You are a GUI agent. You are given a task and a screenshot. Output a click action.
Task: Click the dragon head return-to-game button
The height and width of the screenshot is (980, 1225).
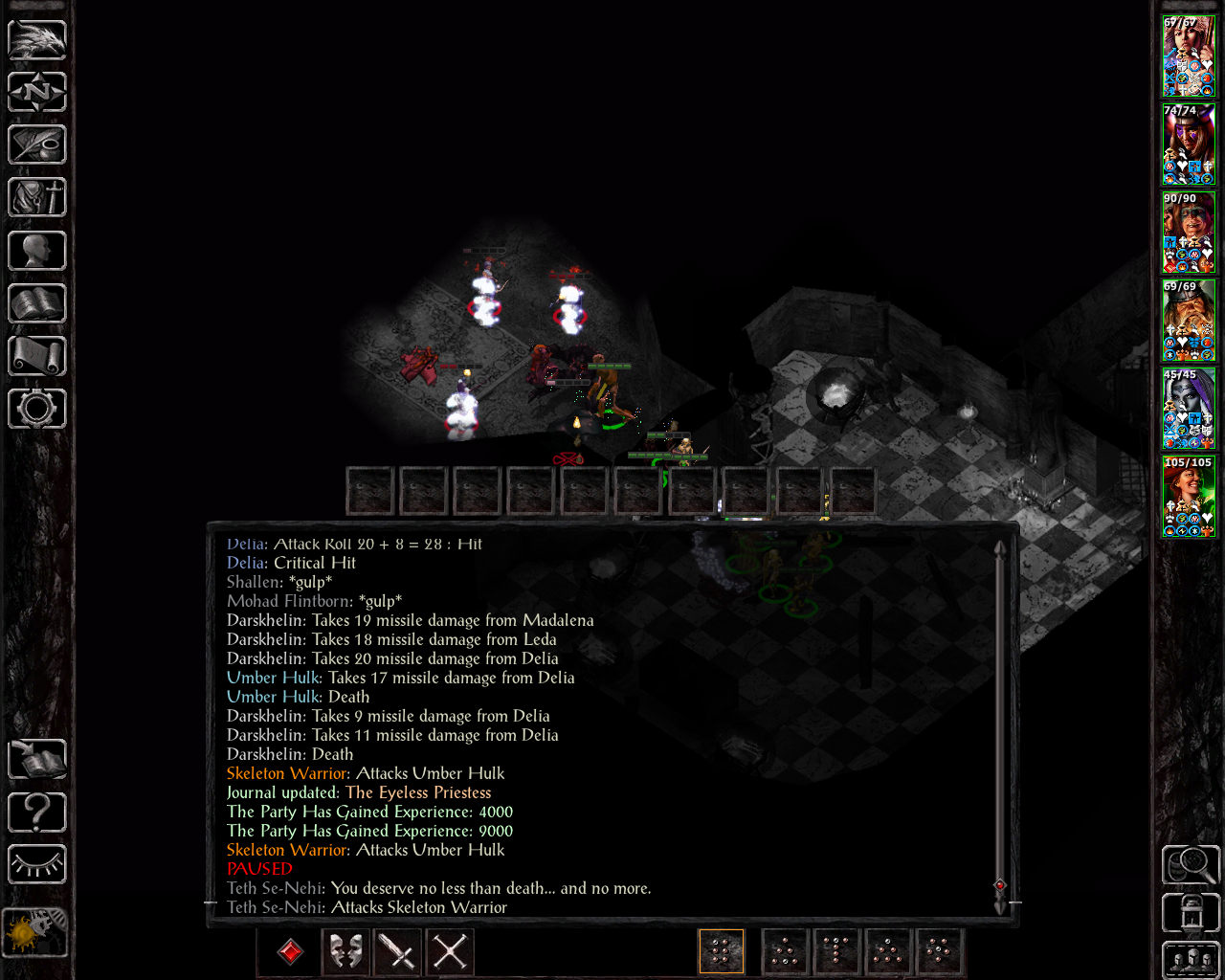pyautogui.click(x=37, y=39)
